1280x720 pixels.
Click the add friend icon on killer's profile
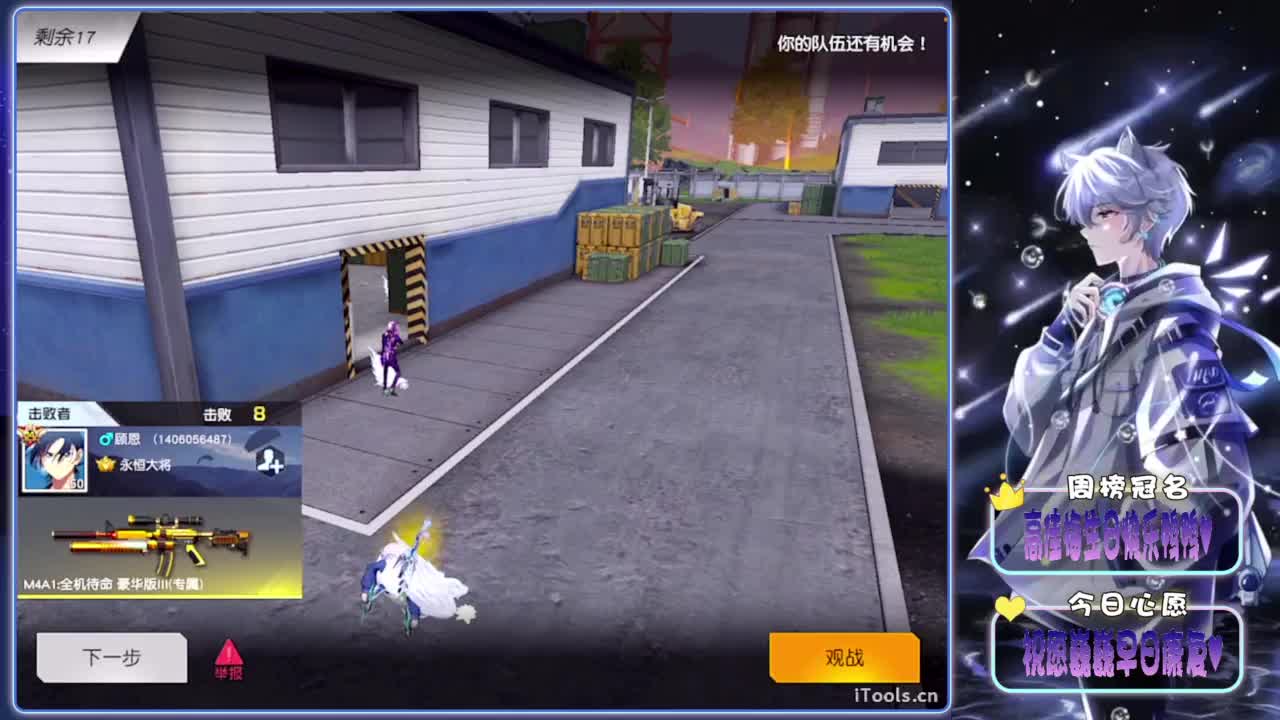pos(268,459)
